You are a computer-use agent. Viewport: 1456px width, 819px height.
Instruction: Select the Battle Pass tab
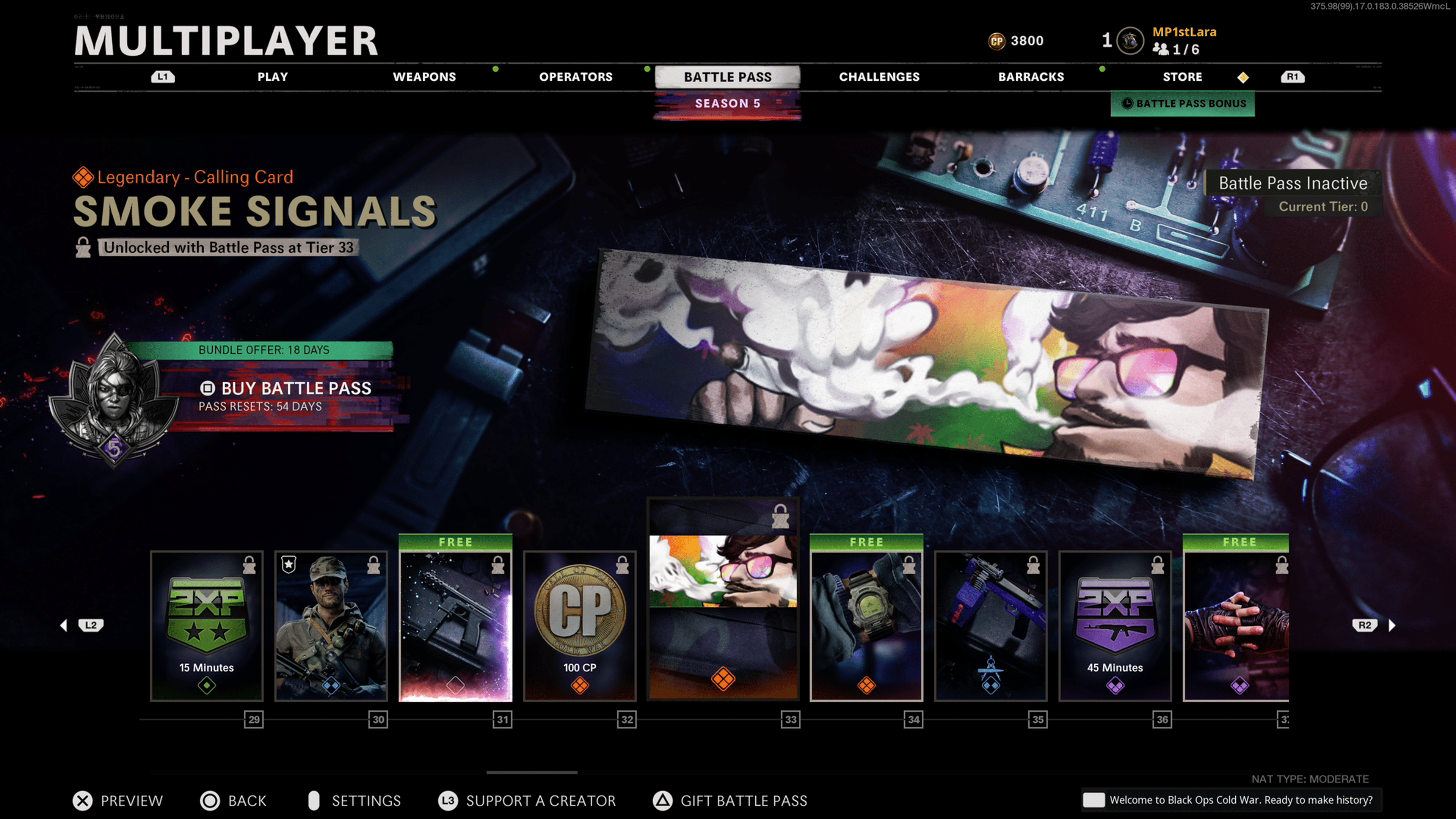pos(728,77)
